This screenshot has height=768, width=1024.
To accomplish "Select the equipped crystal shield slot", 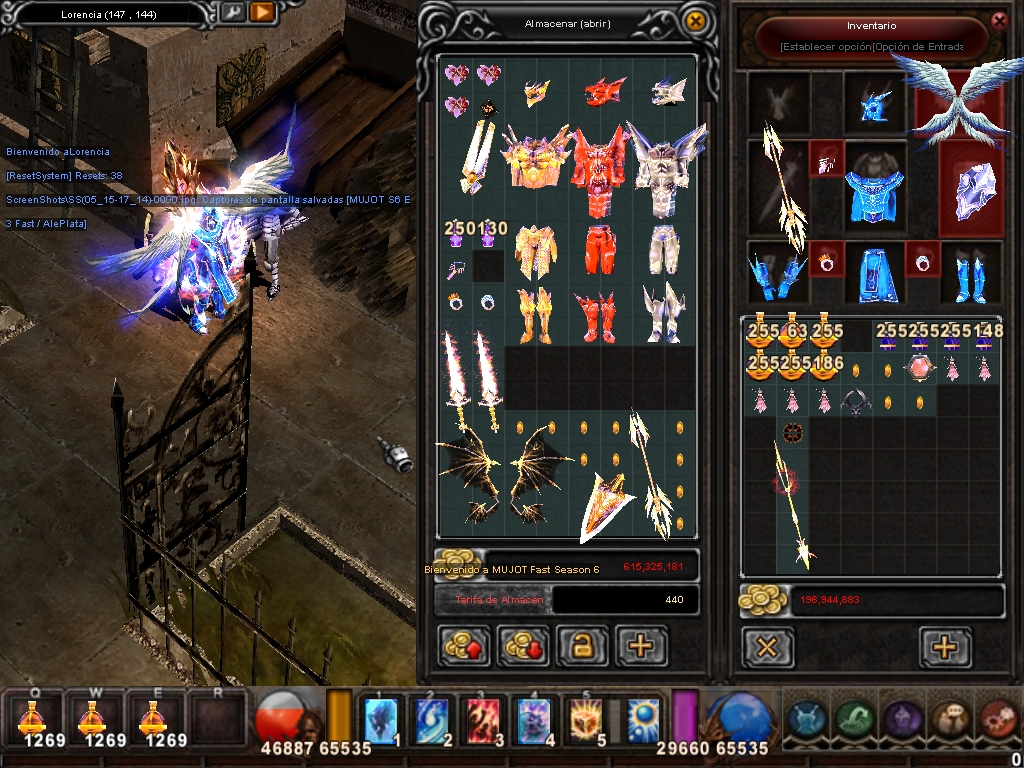I will 970,190.
